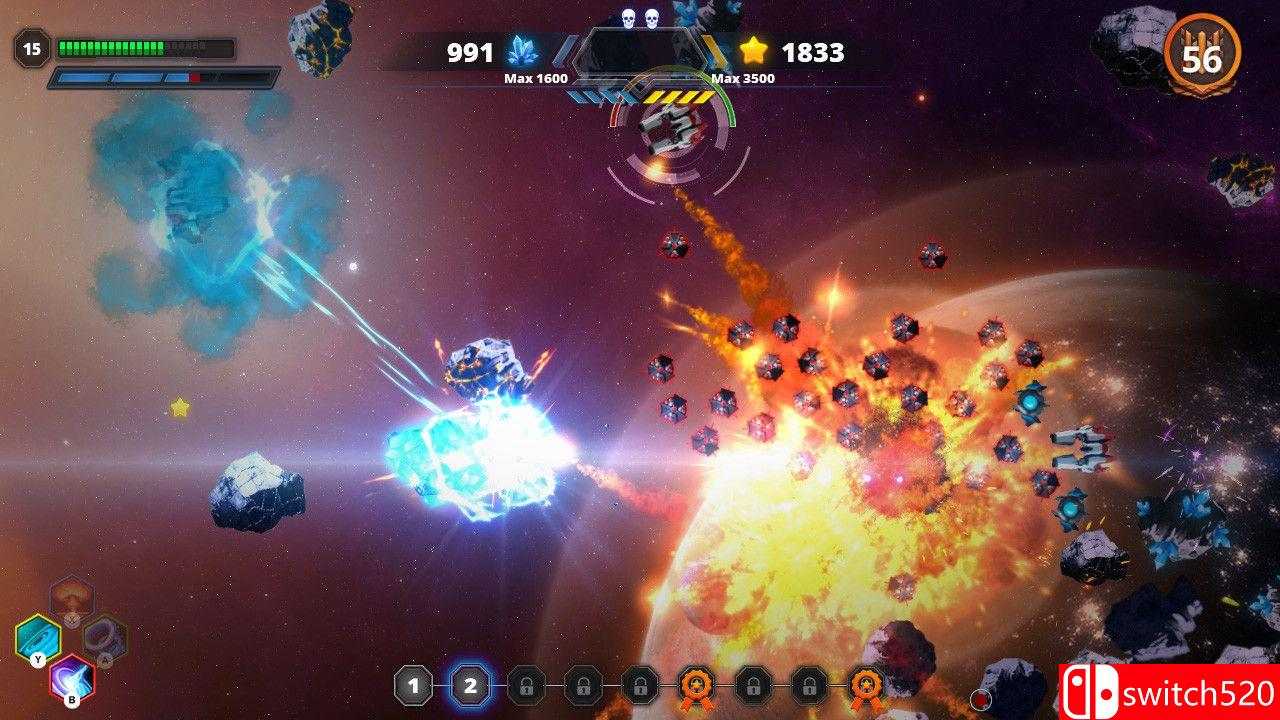The width and height of the screenshot is (1280, 720).
Task: Click the highlighted stage 2 node
Action: point(470,686)
